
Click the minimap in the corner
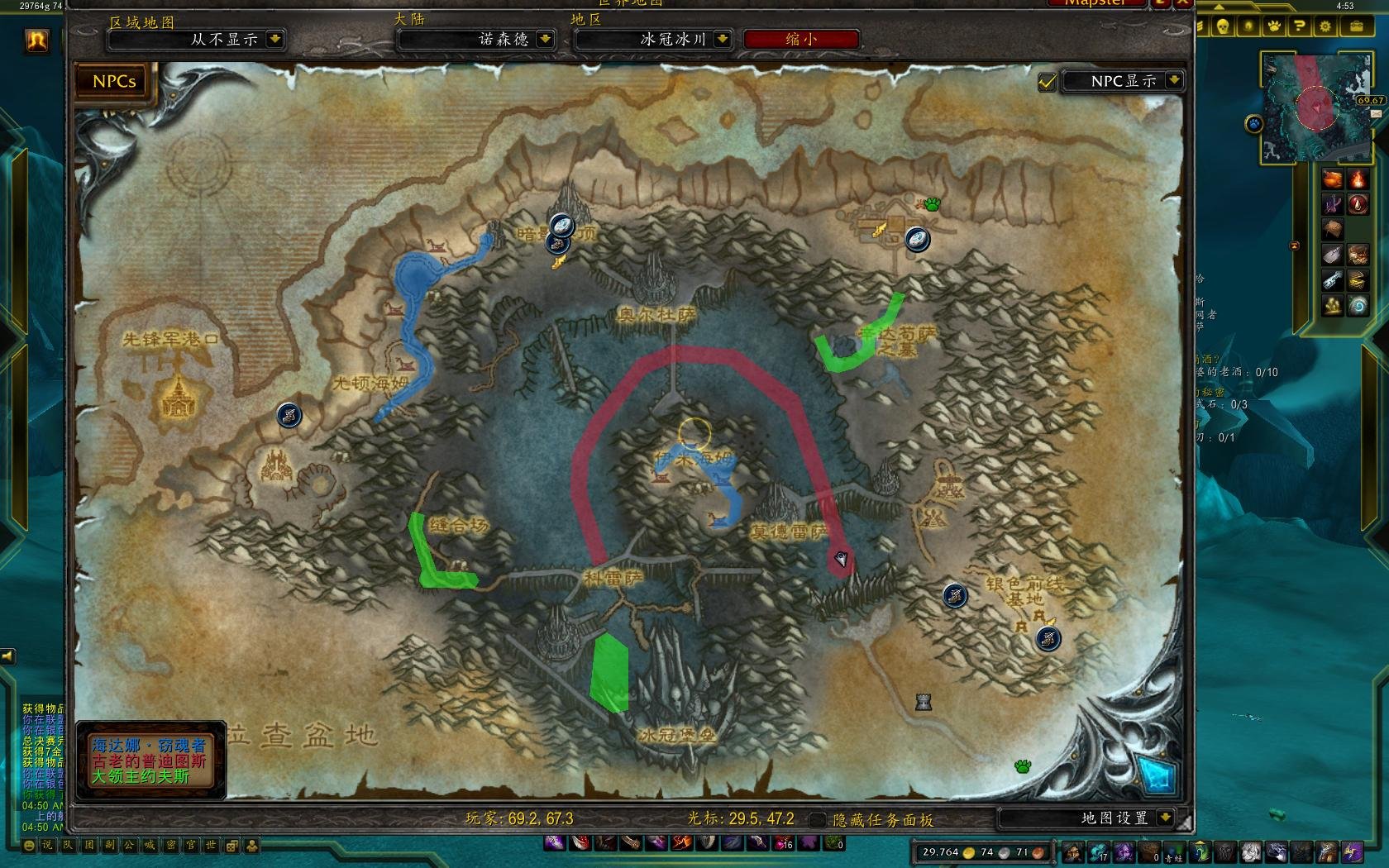pyautogui.click(x=1315, y=107)
